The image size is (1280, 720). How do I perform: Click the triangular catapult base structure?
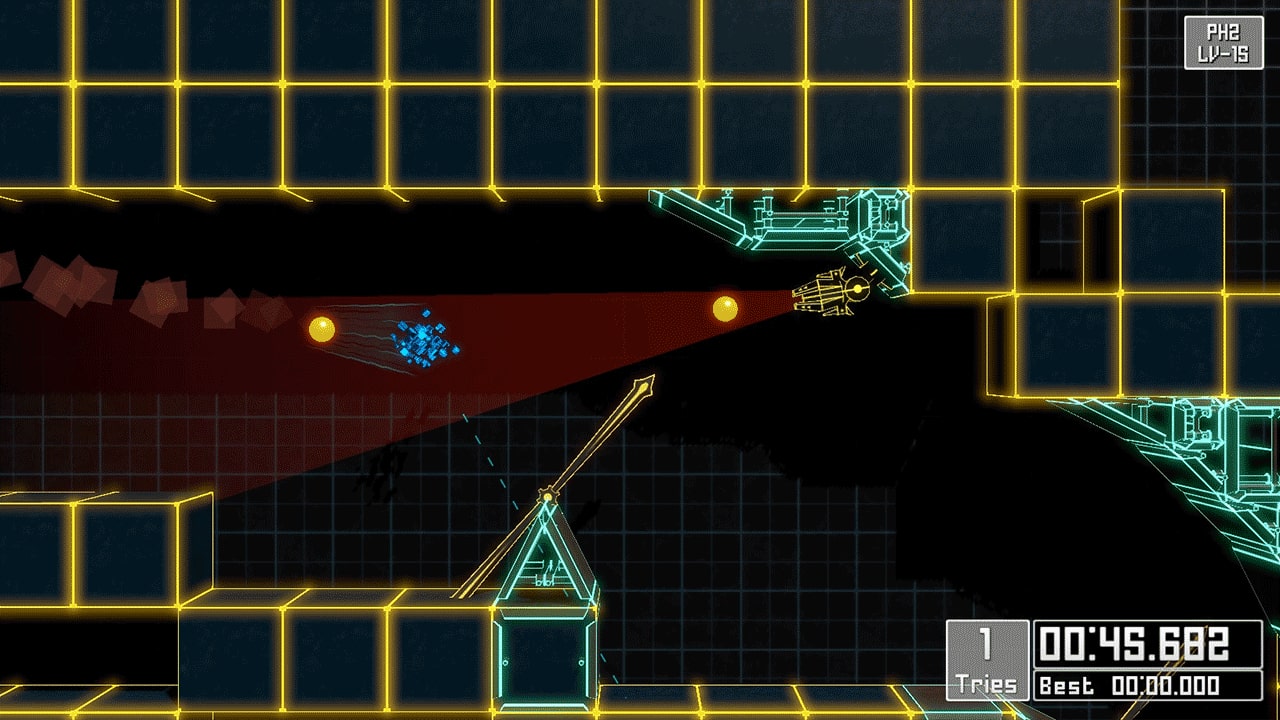coord(547,555)
